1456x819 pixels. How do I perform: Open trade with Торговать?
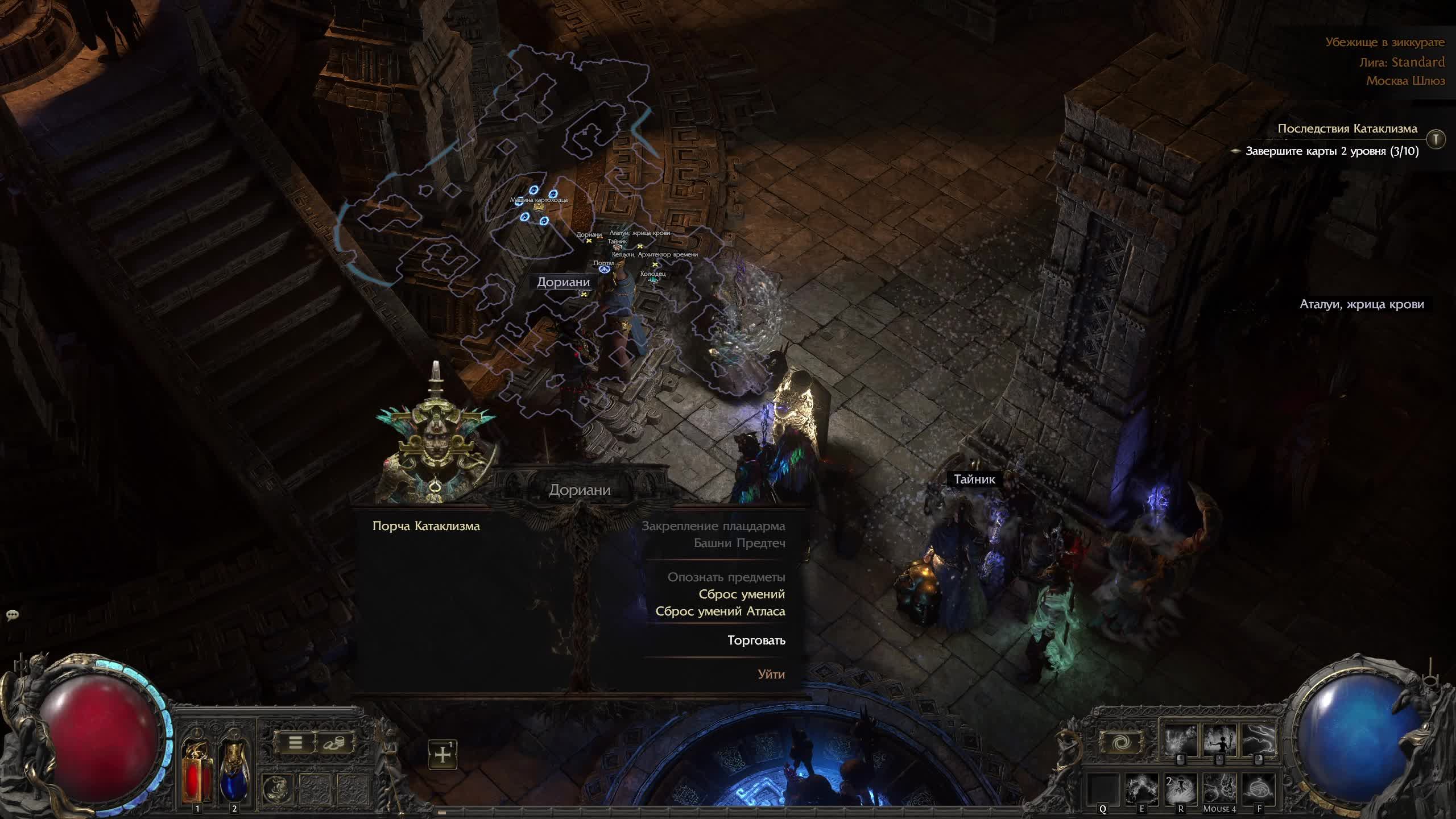click(756, 640)
